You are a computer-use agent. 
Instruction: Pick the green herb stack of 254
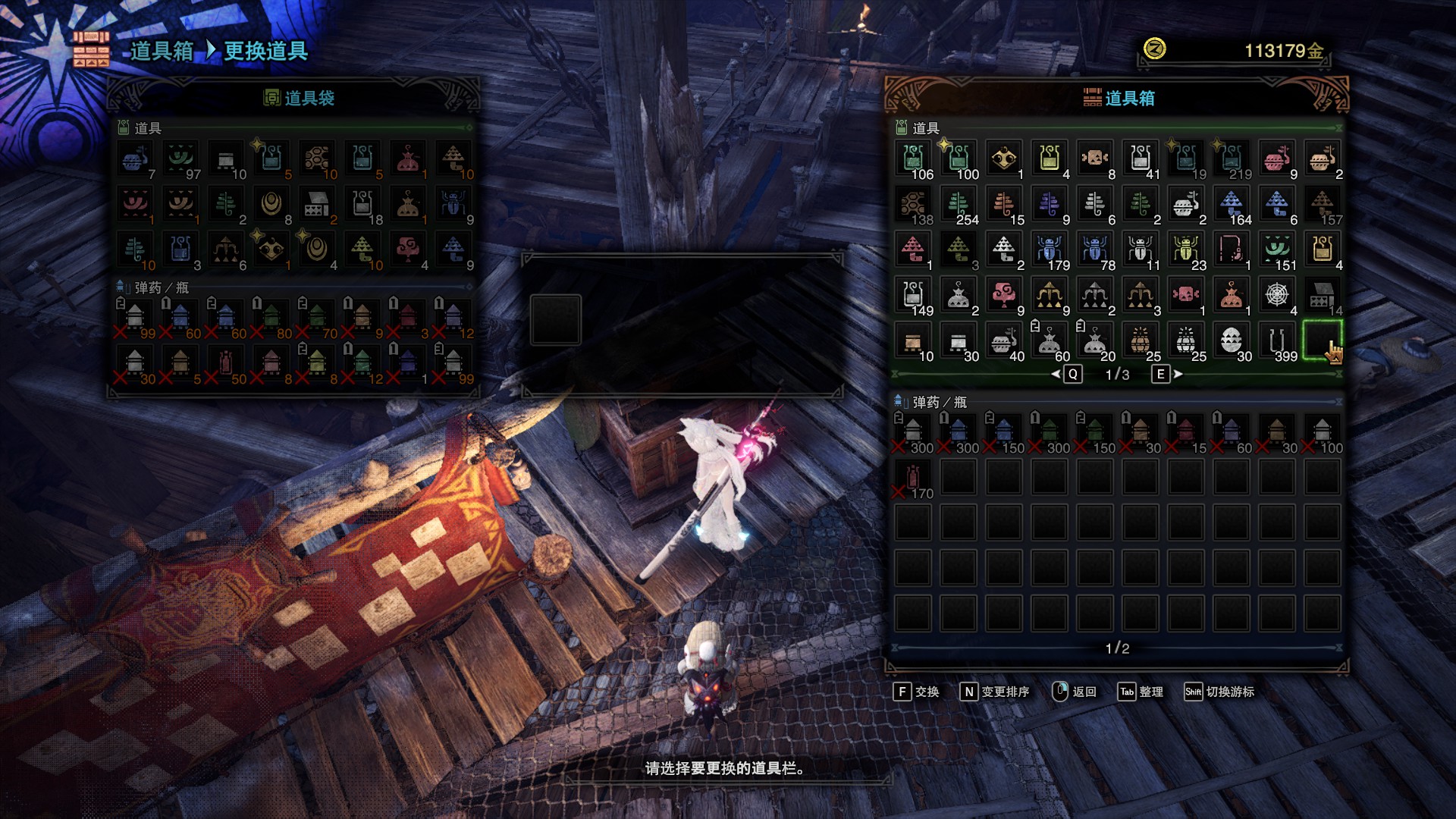click(x=959, y=206)
